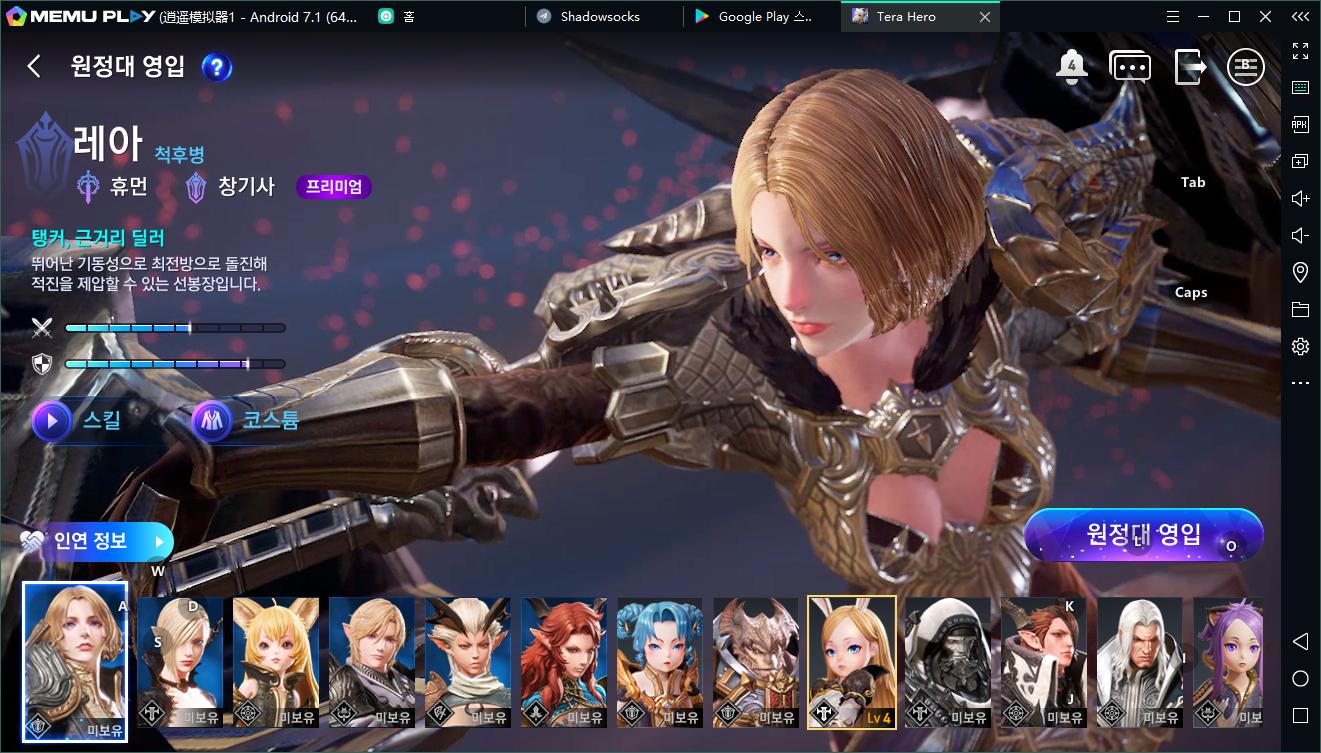Select the white-haired old man portrait
Image resolution: width=1321 pixels, height=753 pixels.
point(1140,661)
